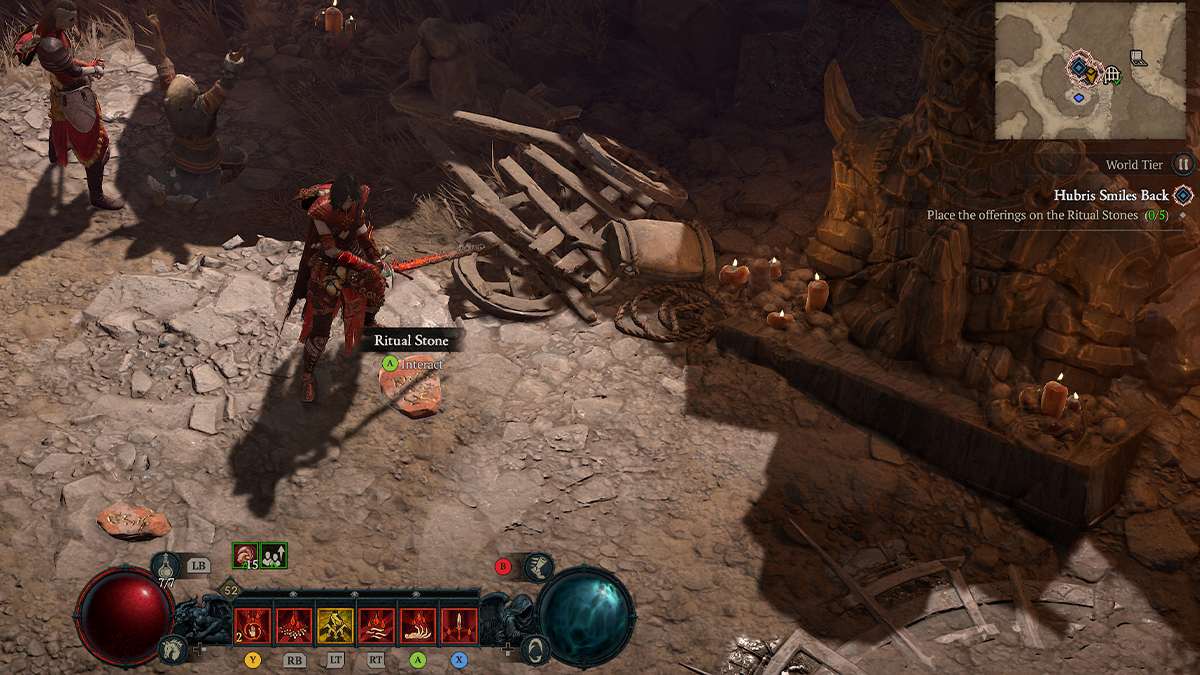Activate the first skill with hand icon
The width and height of the screenshot is (1200, 675).
click(x=252, y=625)
